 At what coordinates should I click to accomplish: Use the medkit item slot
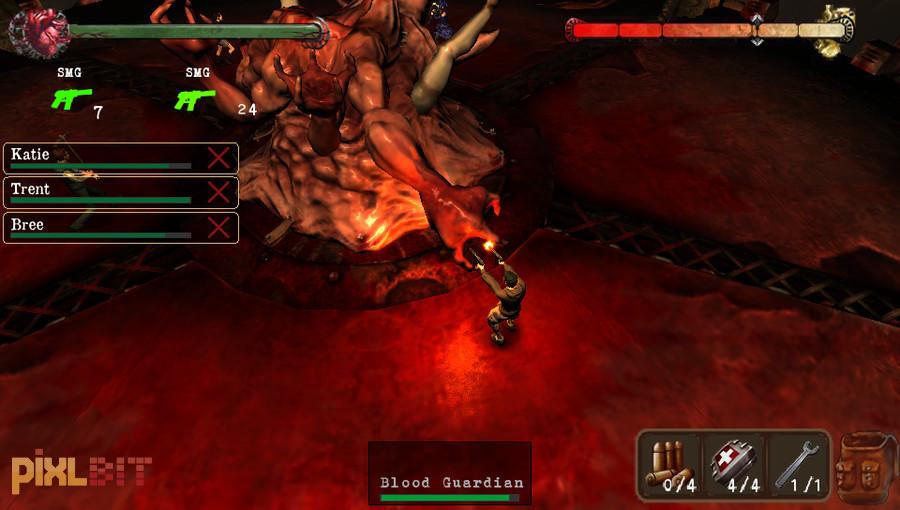click(x=734, y=465)
